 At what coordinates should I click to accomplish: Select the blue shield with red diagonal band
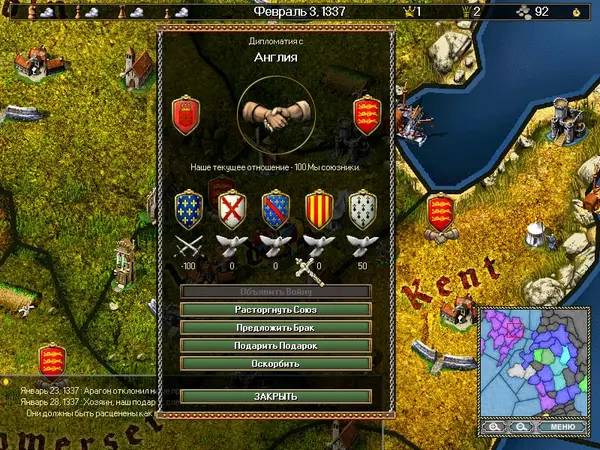[275, 210]
